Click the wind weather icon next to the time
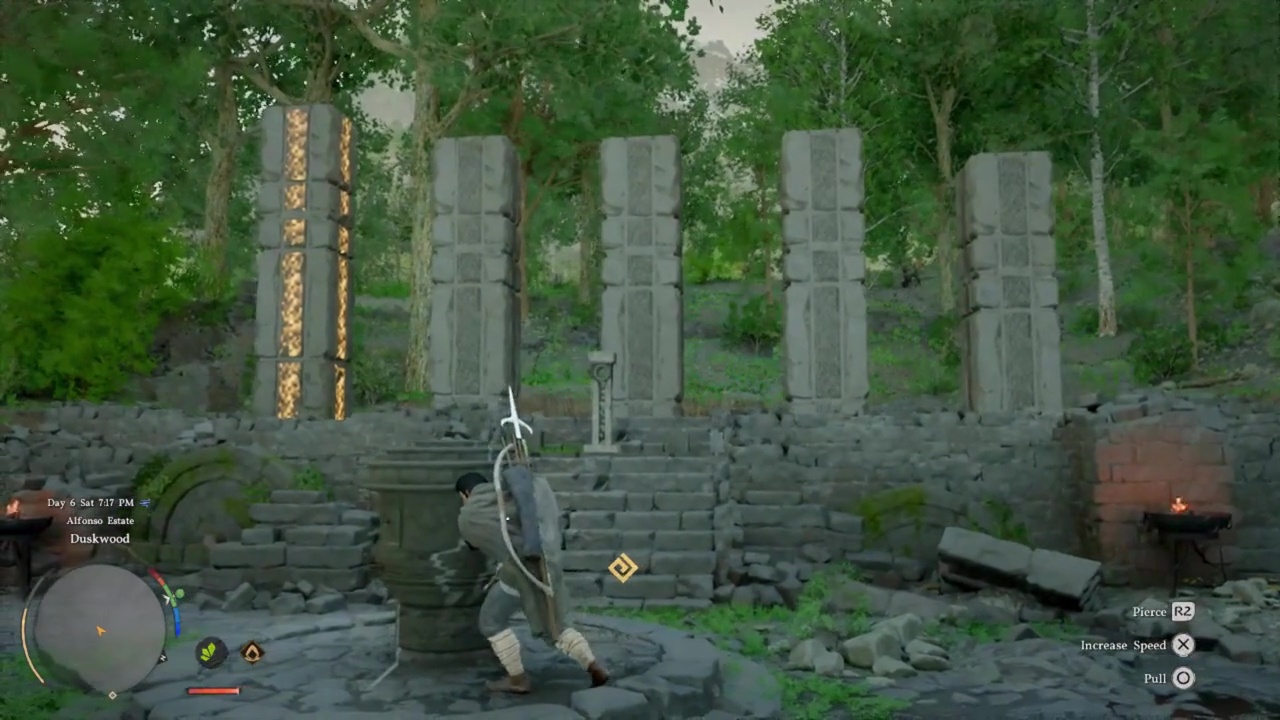Screen dimensions: 1280x720 (145, 503)
